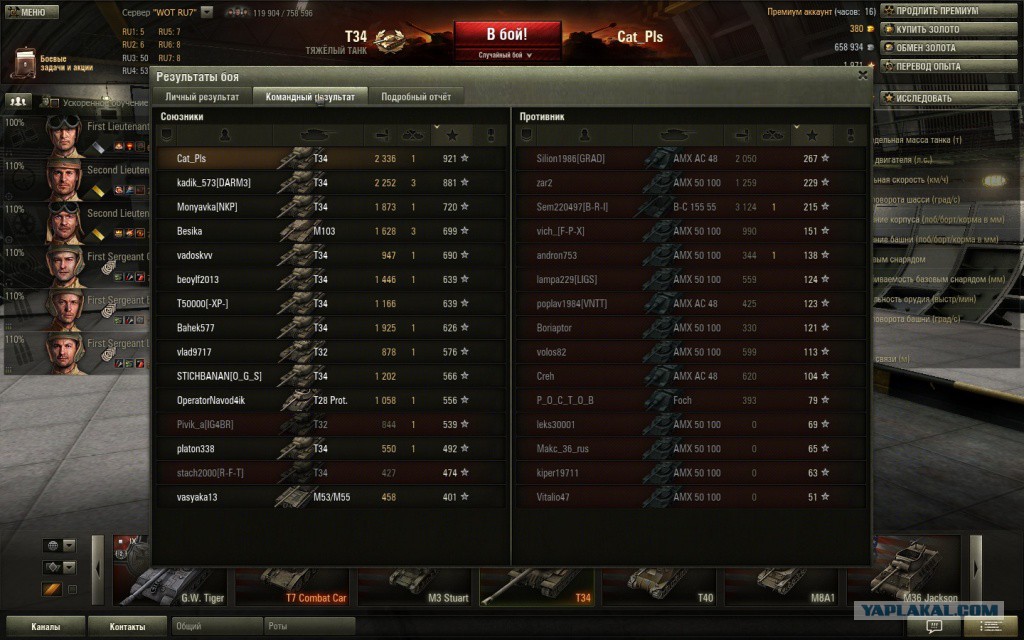Image resolution: width=1024 pixels, height=640 pixels.
Task: Show the Контакты list
Action: coord(126,627)
